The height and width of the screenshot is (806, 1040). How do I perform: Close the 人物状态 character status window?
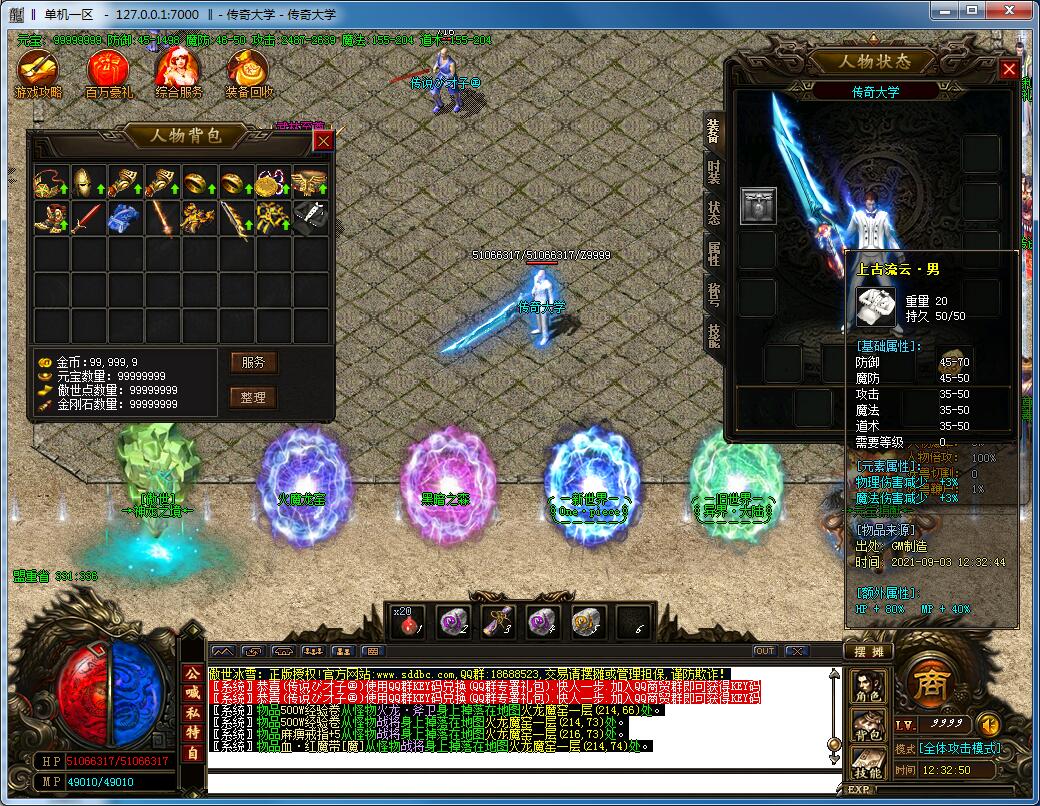pos(1009,69)
